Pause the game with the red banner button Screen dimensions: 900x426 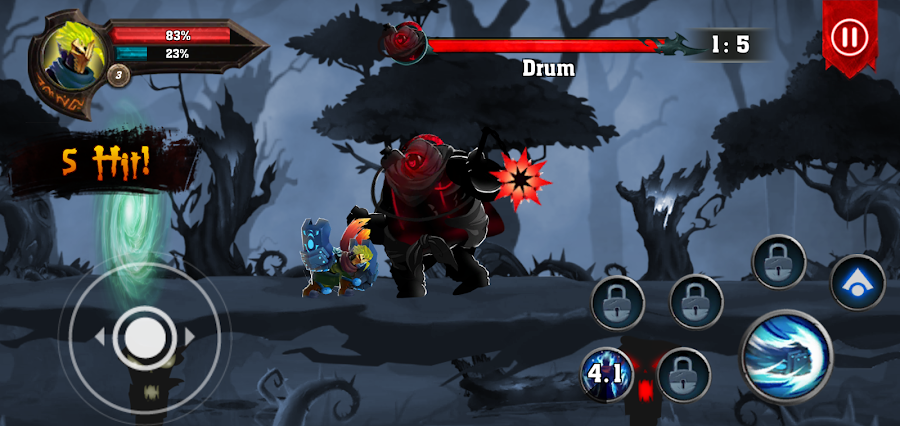tap(849, 39)
